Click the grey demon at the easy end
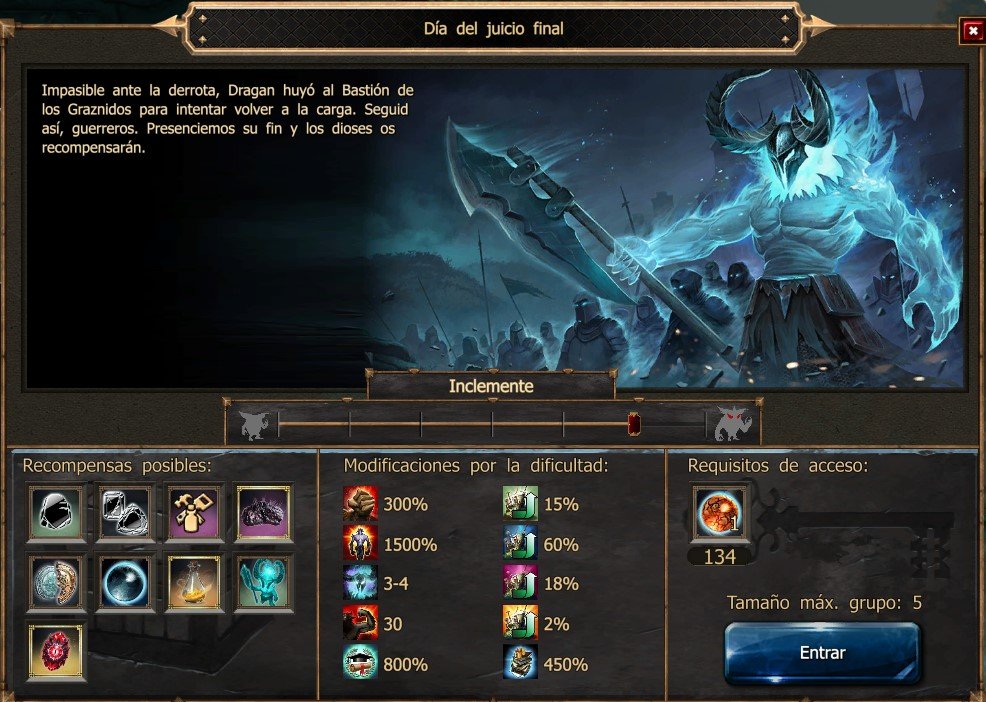 pos(254,424)
